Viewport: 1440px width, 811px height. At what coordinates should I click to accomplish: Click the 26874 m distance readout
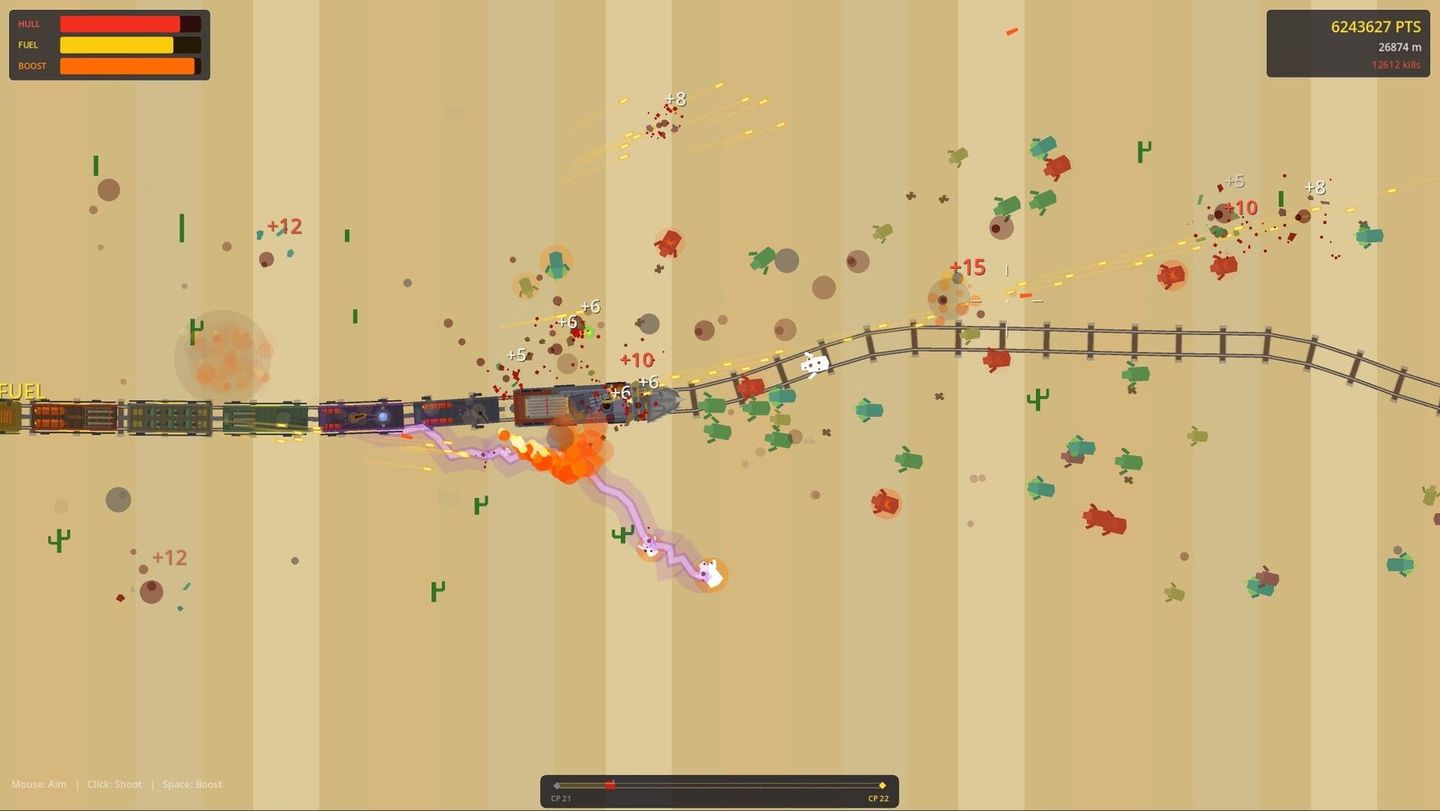(1398, 46)
